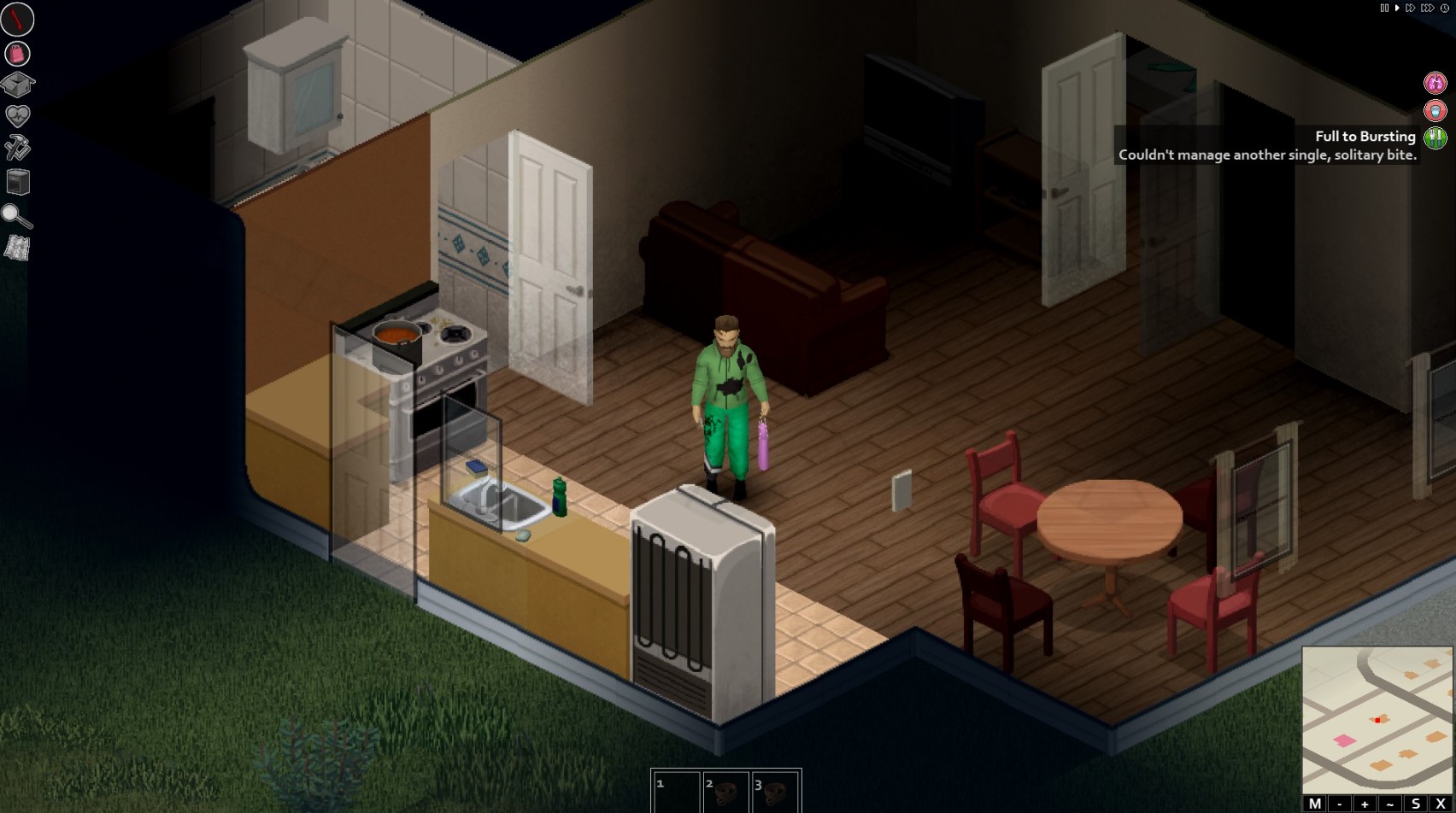The height and width of the screenshot is (813, 1456).
Task: Pause the game with the pause control
Action: pos(1385,8)
